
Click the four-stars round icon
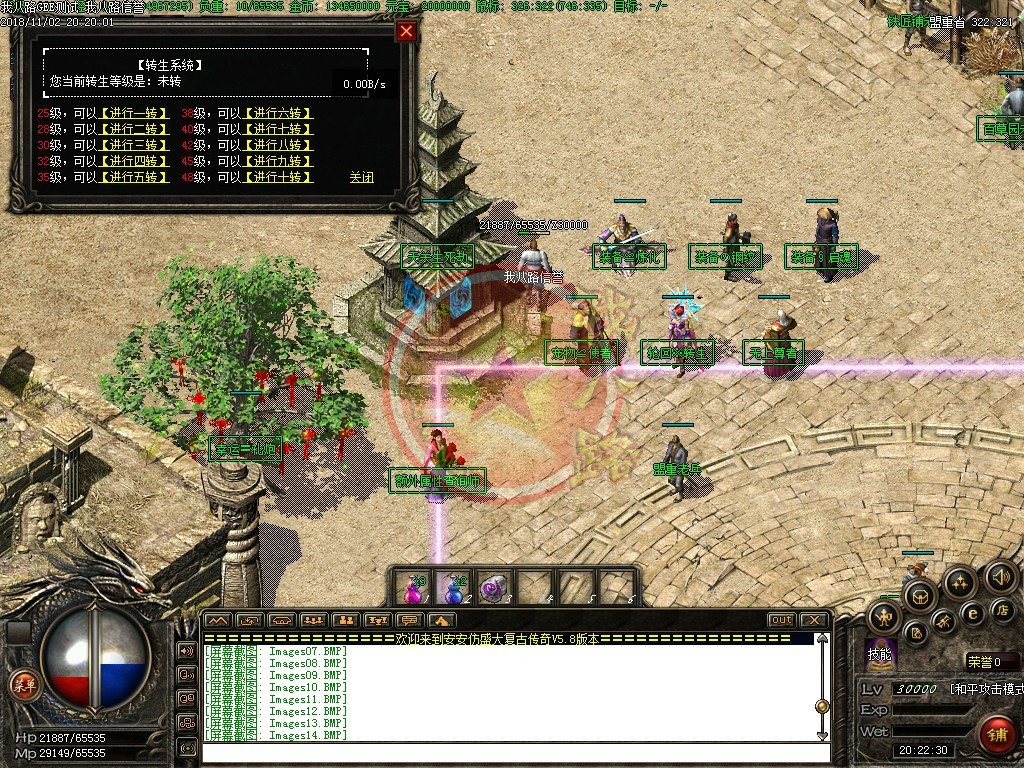pyautogui.click(x=960, y=583)
